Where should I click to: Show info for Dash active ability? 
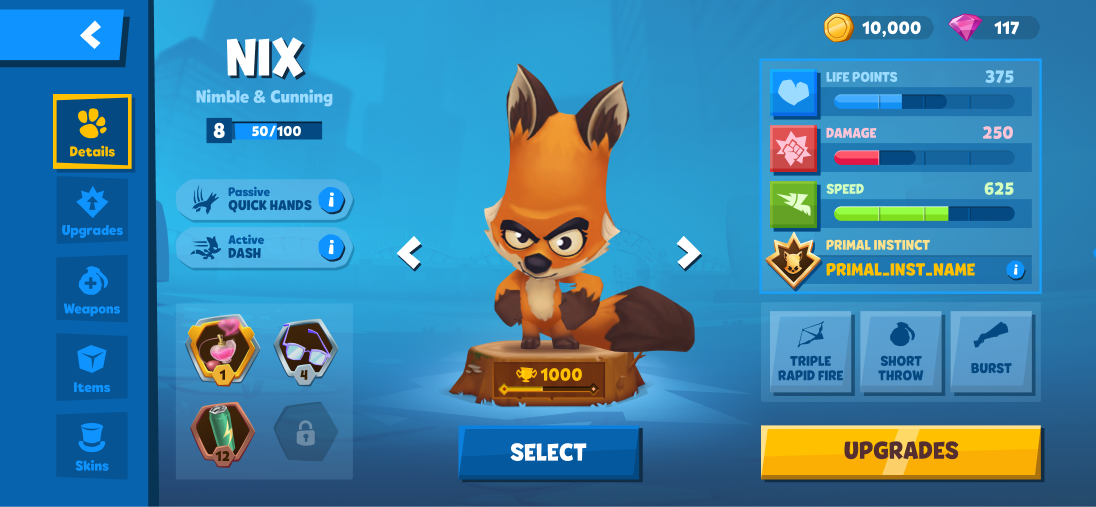331,247
